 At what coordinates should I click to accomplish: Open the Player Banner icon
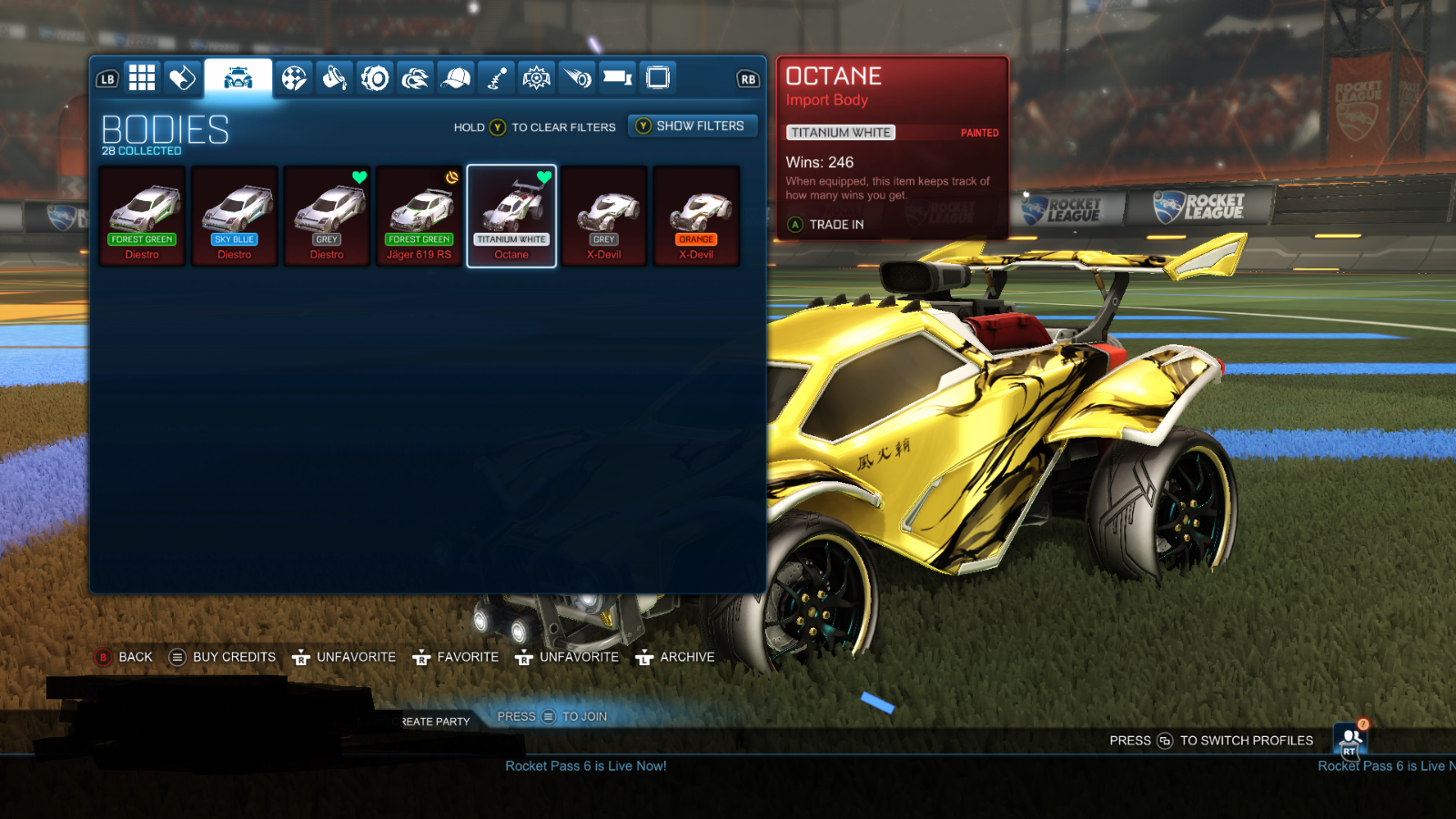coord(618,78)
